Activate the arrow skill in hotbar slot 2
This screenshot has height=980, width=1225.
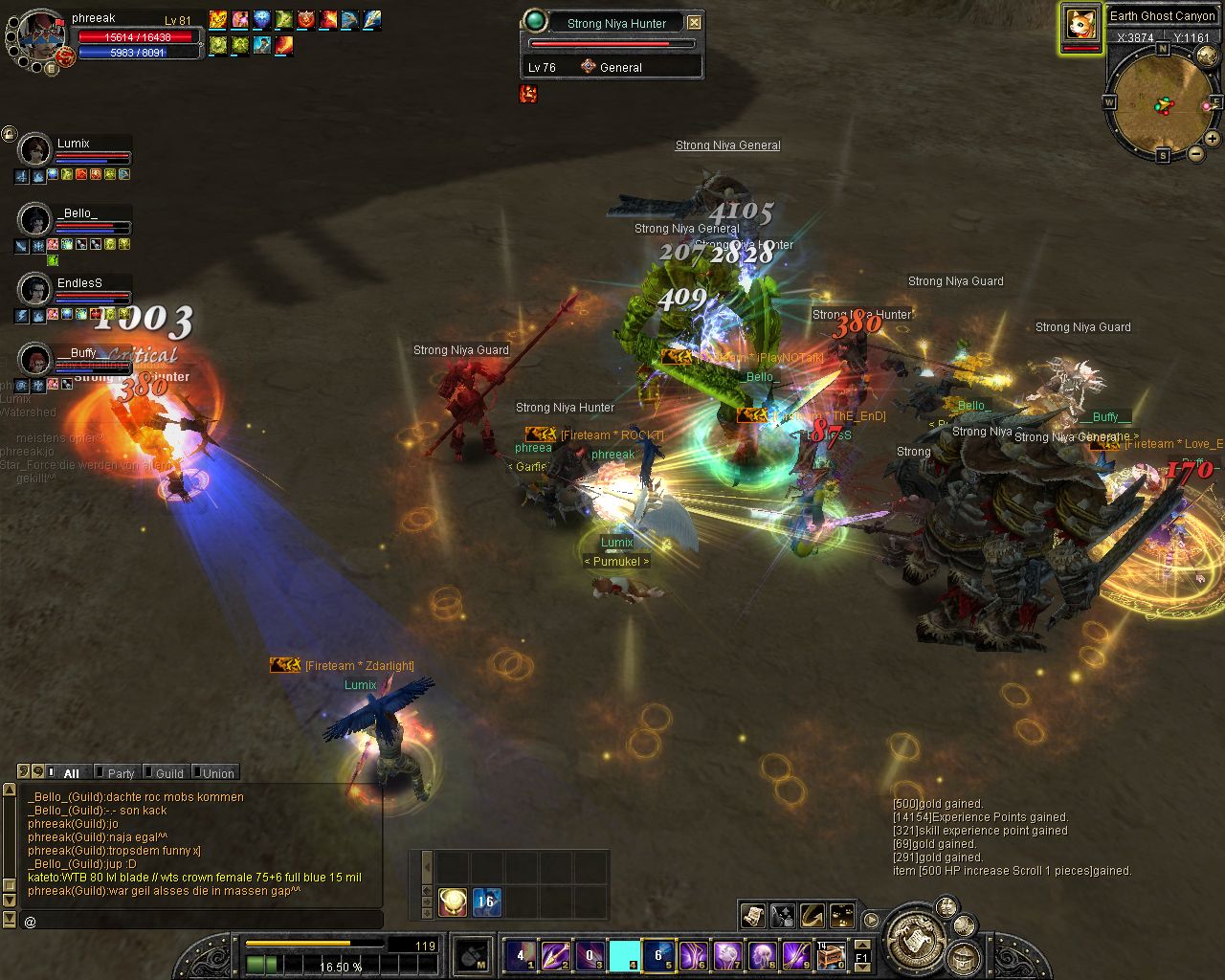pyautogui.click(x=556, y=955)
